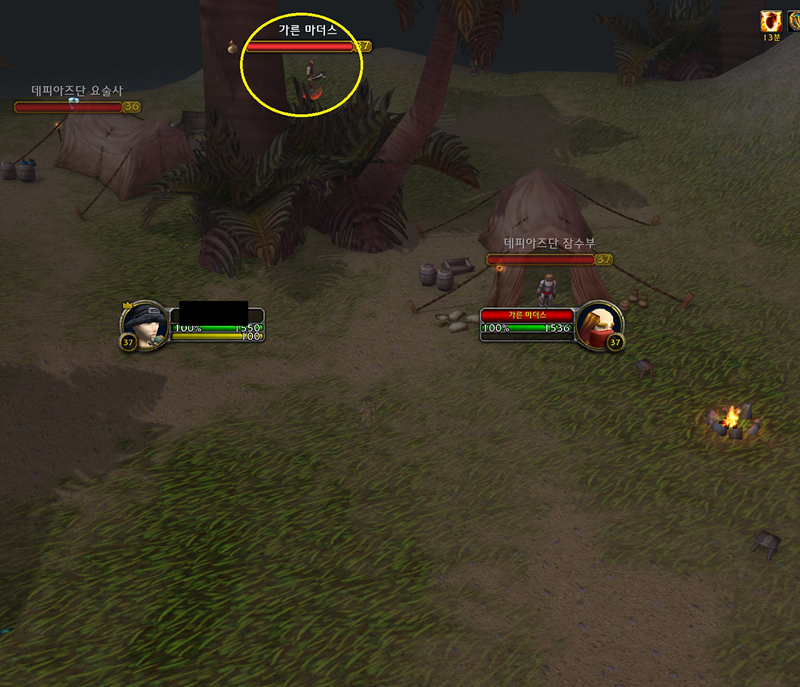The height and width of the screenshot is (687, 800).
Task: Click the fiery shield buff icon
Action: tap(771, 21)
